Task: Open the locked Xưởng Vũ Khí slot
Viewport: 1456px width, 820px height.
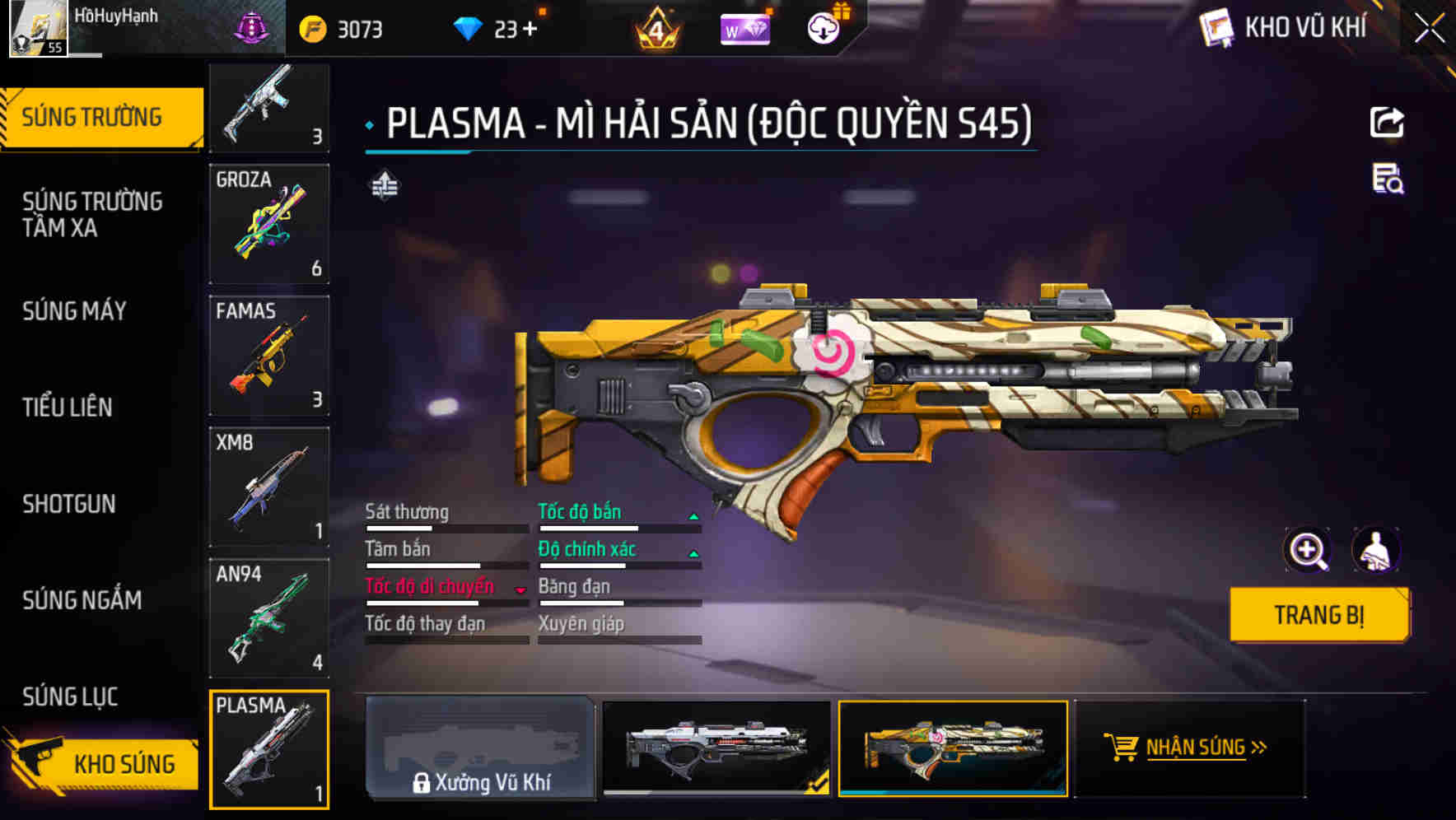Action: pos(480,748)
